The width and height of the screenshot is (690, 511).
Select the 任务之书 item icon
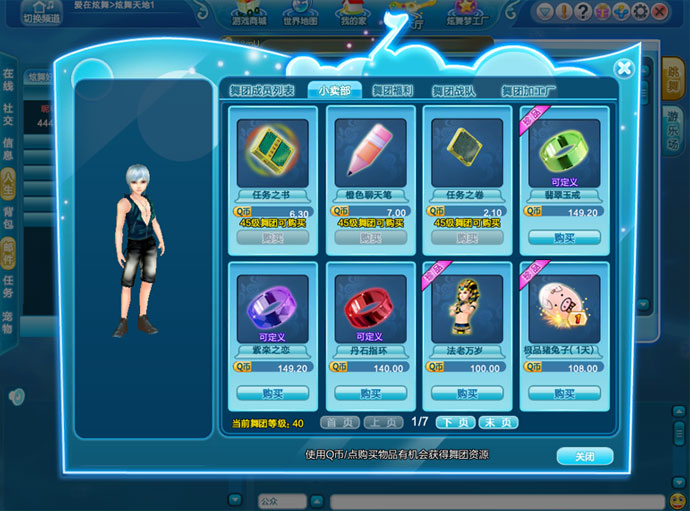[x=273, y=148]
